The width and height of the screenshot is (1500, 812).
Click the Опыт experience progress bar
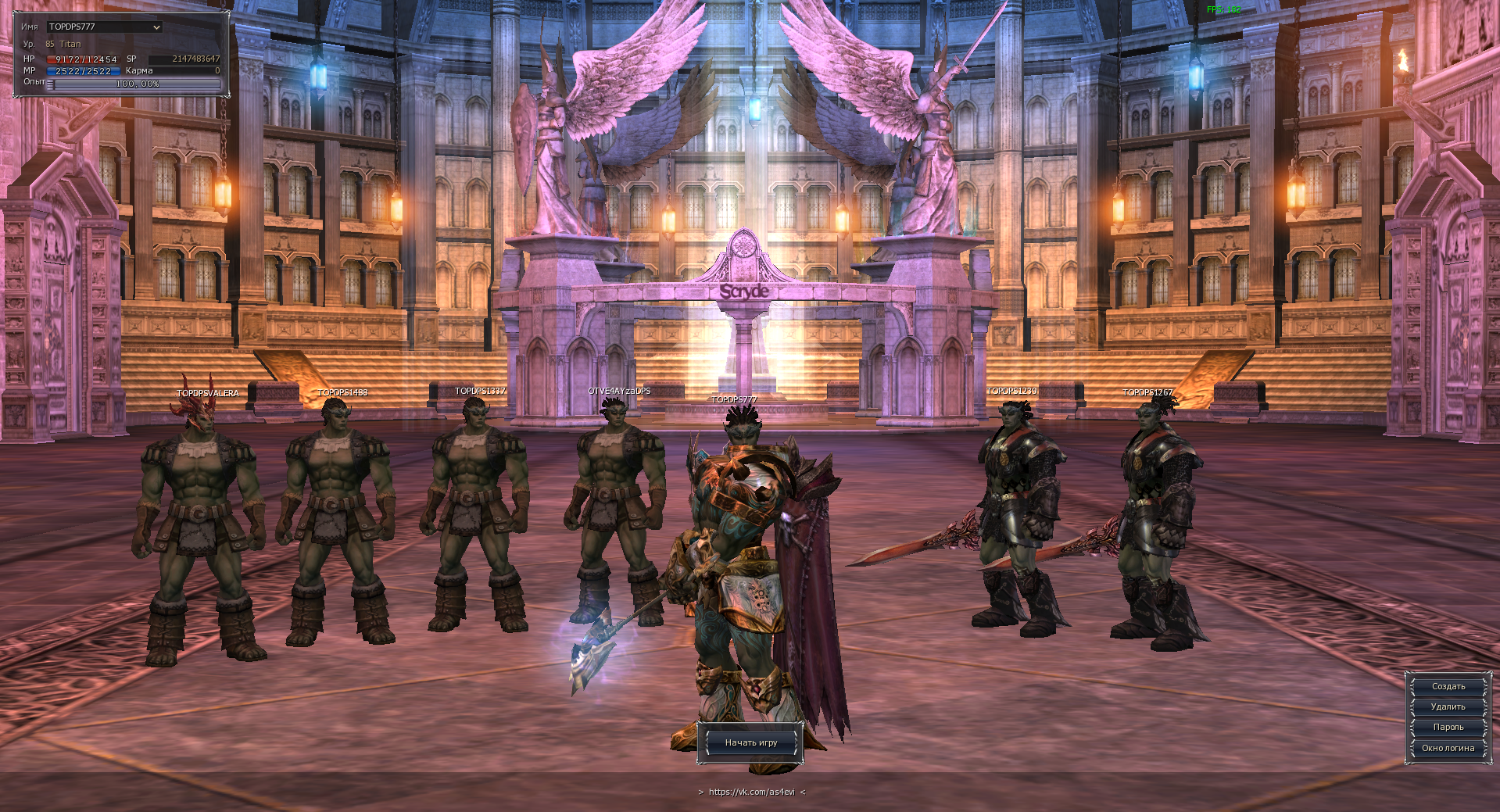coord(134,84)
